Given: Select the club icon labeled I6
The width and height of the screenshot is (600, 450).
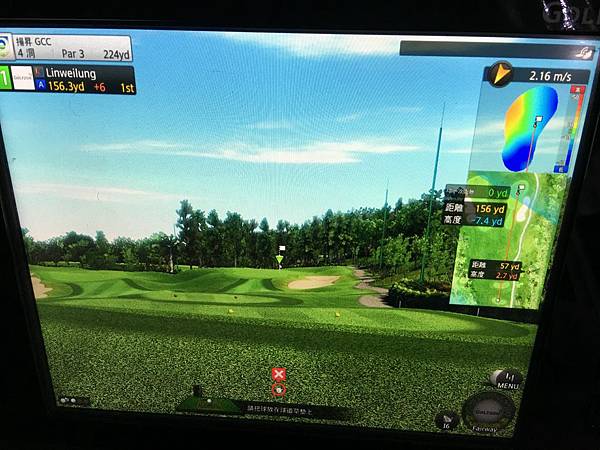Looking at the screenshot, I should point(446,420).
